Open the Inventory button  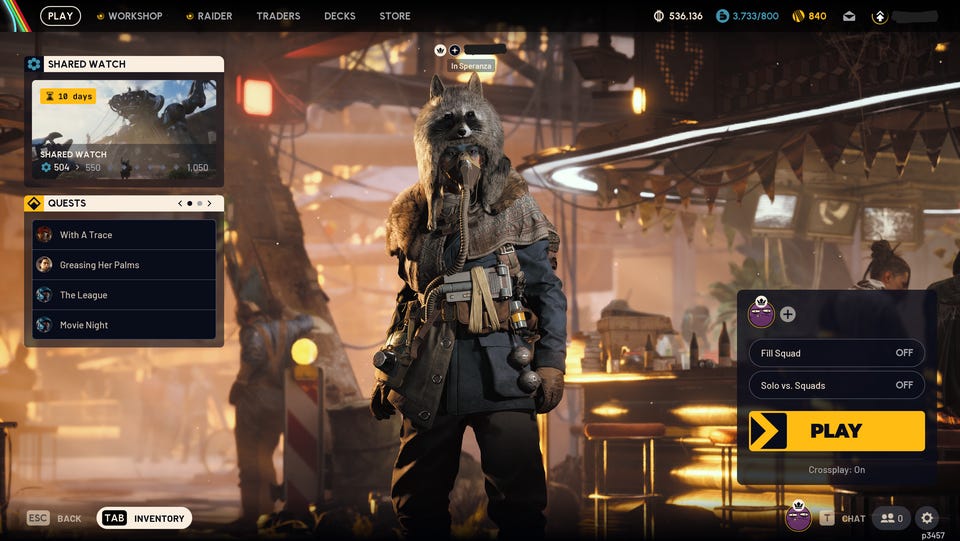tap(145, 518)
